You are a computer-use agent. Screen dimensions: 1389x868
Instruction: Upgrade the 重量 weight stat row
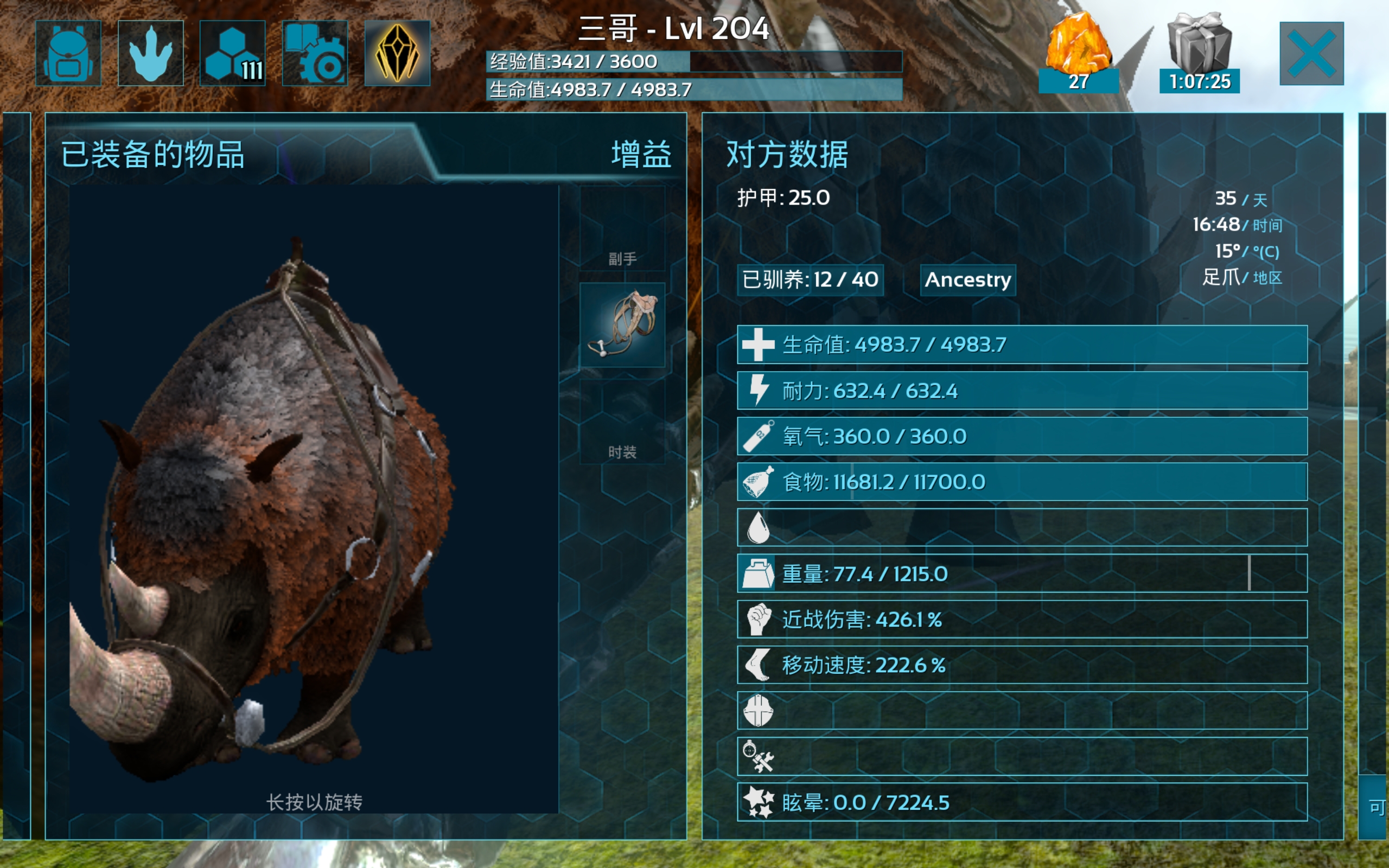(1022, 573)
